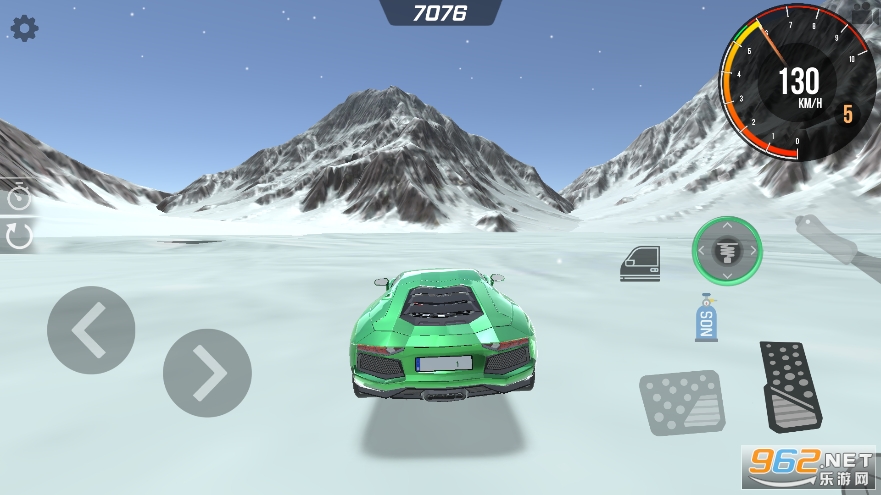The height and width of the screenshot is (495, 881).
Task: Tap the stopwatch timer icon
Action: pos(18,196)
